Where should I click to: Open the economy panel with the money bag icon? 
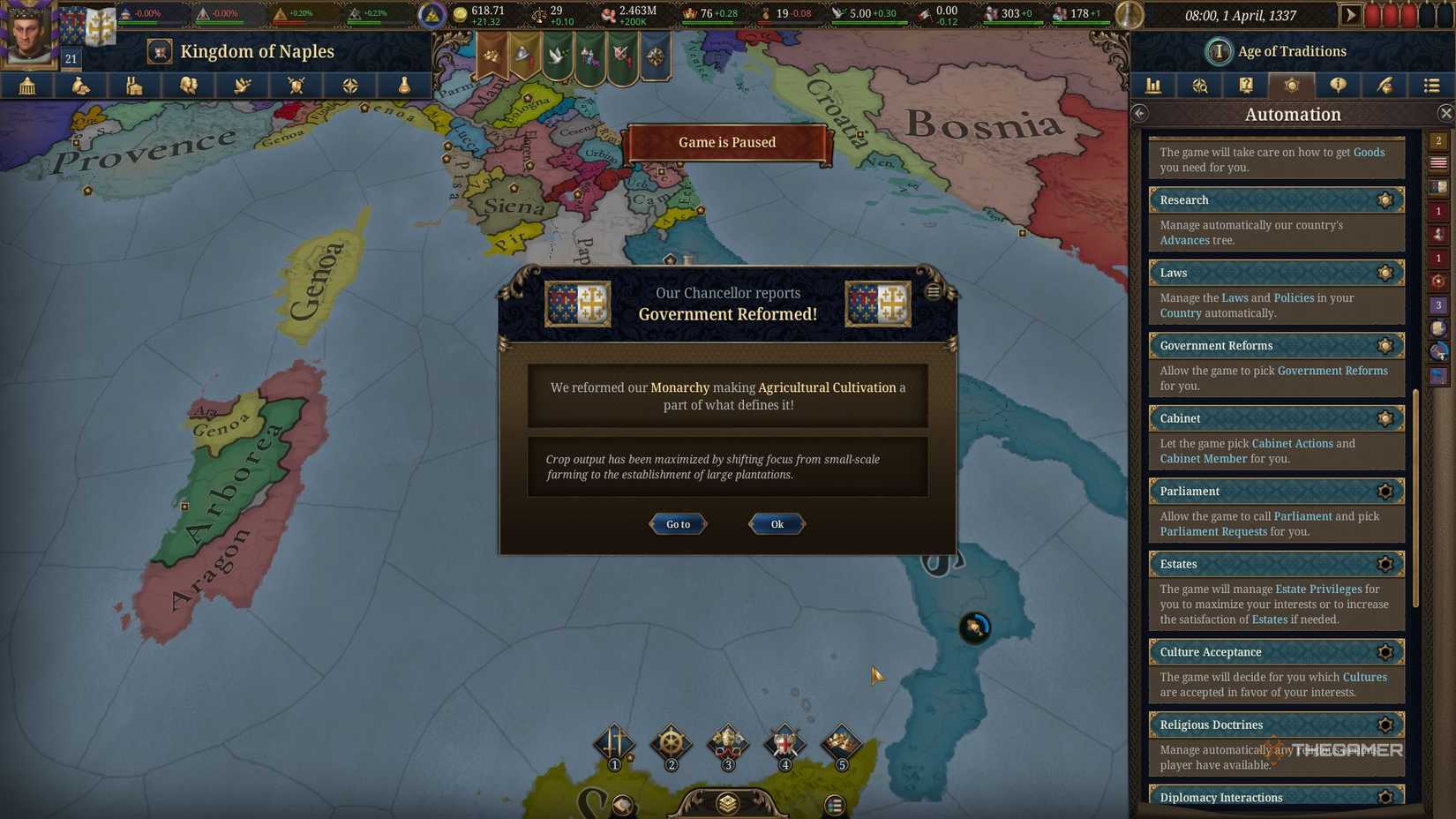80,86
